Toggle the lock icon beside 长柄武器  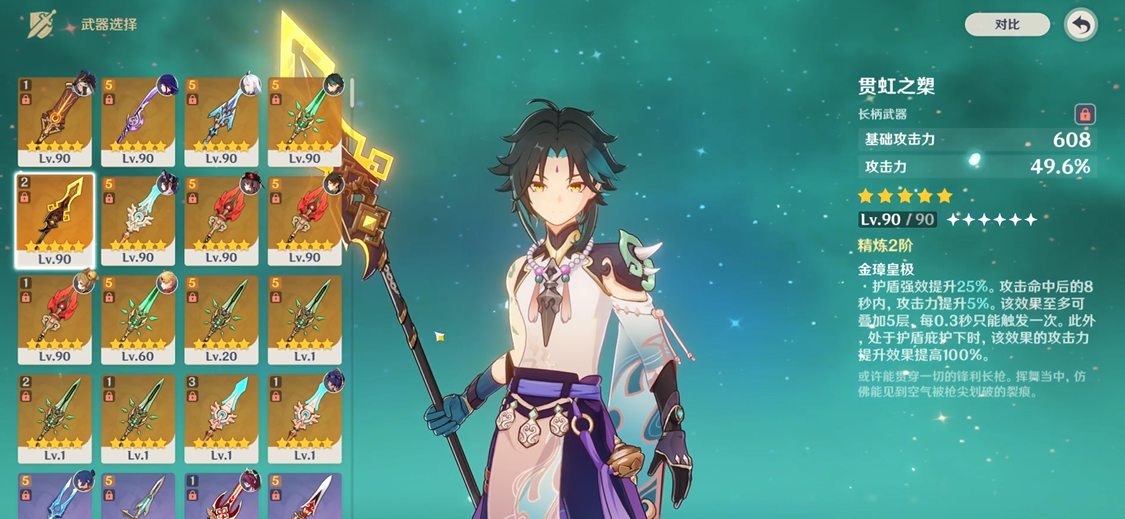click(1084, 114)
